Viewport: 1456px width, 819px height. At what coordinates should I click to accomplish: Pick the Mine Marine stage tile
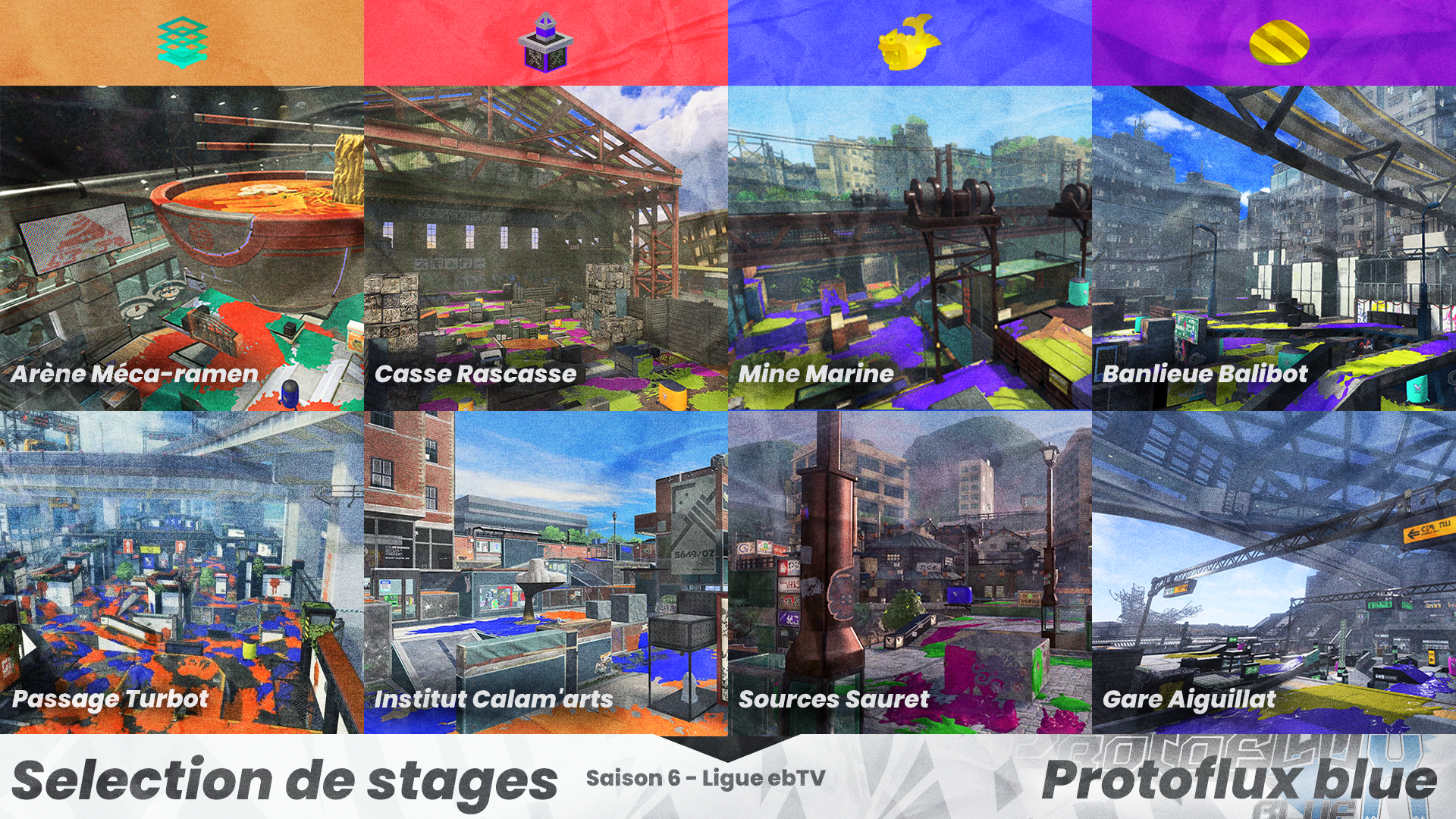point(910,248)
